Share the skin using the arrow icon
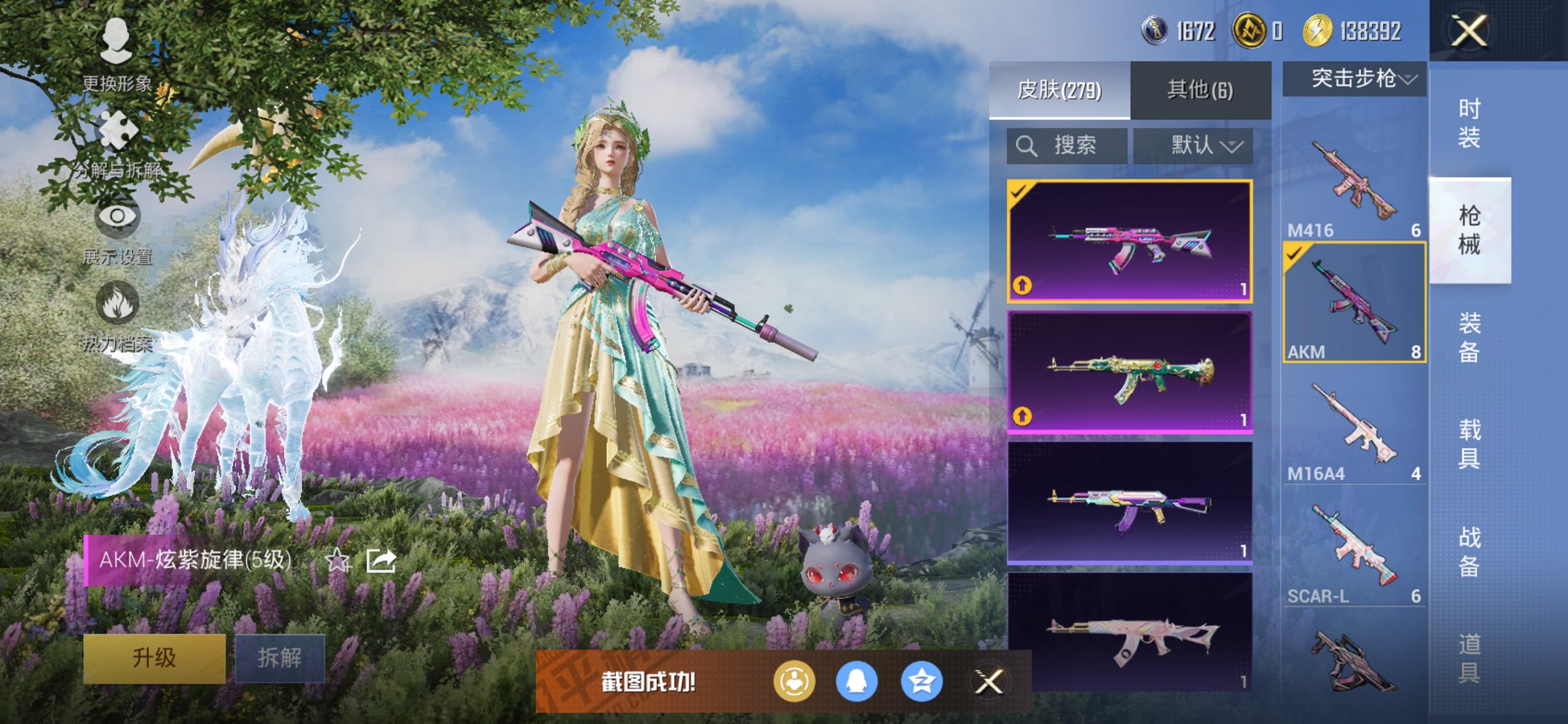This screenshot has height=724, width=1568. point(381,560)
